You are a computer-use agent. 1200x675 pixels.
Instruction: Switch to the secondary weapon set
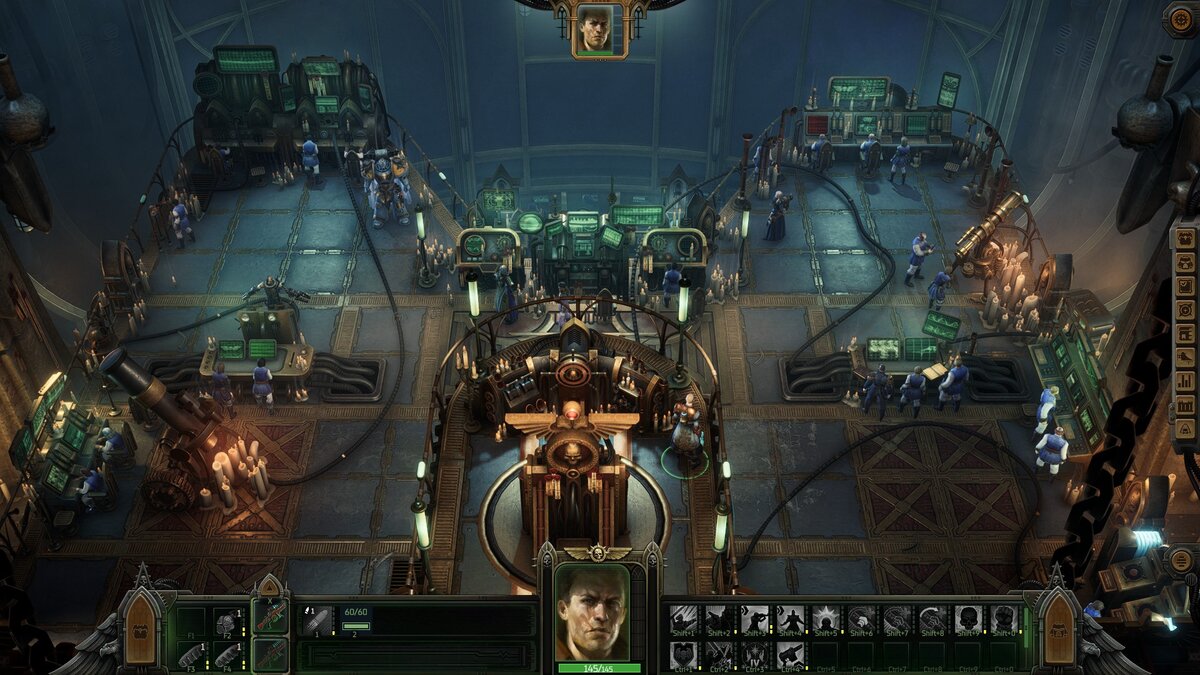(270, 654)
